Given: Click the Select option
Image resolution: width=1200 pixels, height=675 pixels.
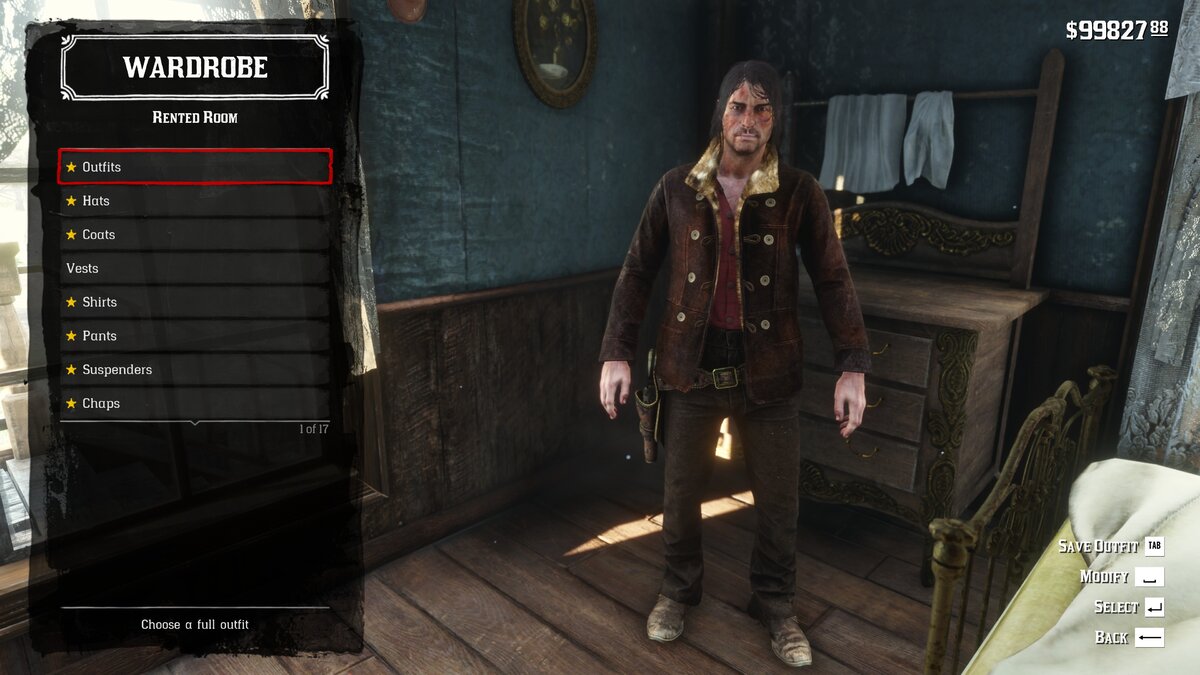Looking at the screenshot, I should coord(1128,607).
